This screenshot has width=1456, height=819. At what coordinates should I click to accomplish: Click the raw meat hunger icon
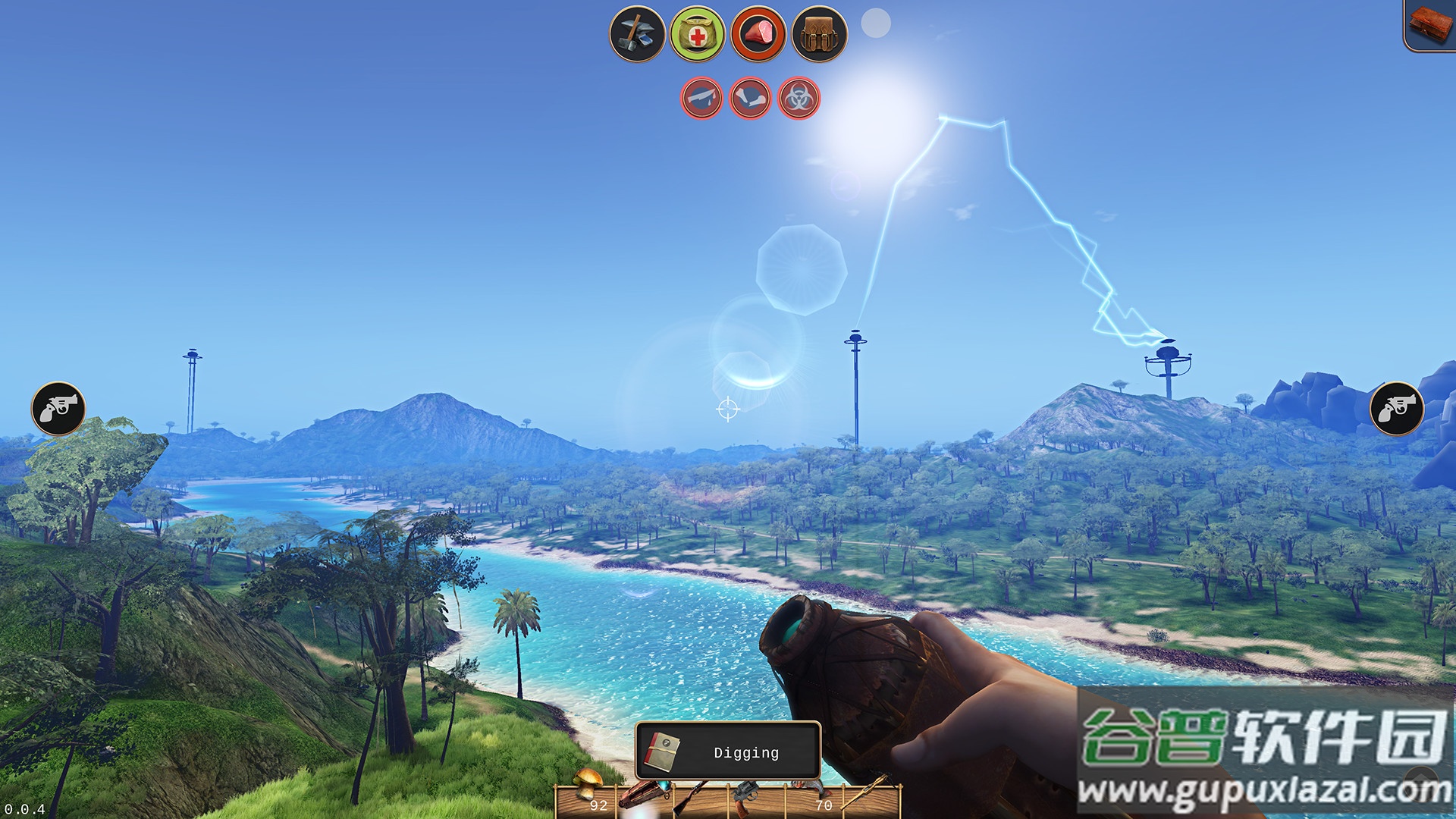coord(758,33)
